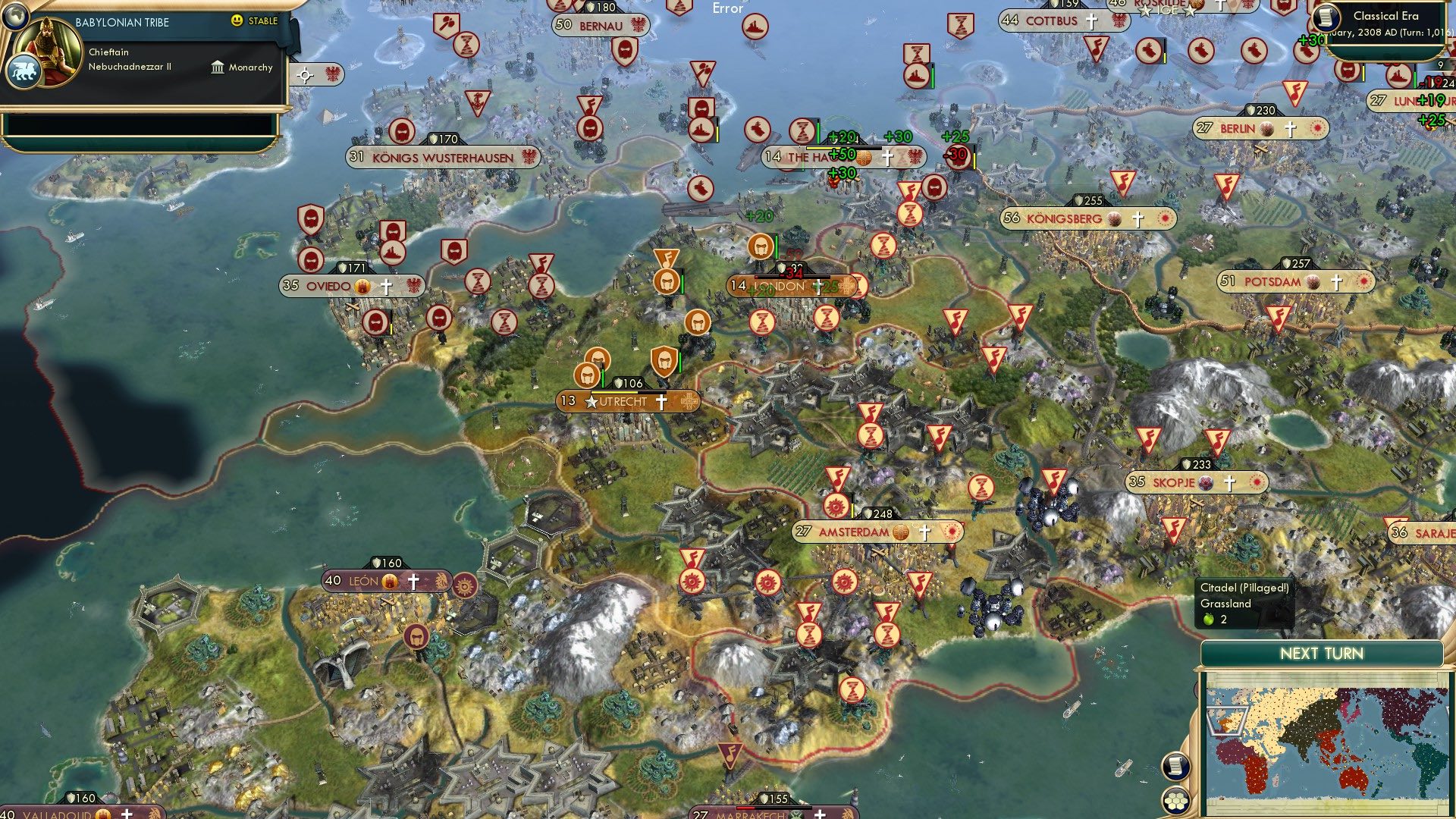Click the red eagle crest next to the crosshair

[x=331, y=74]
